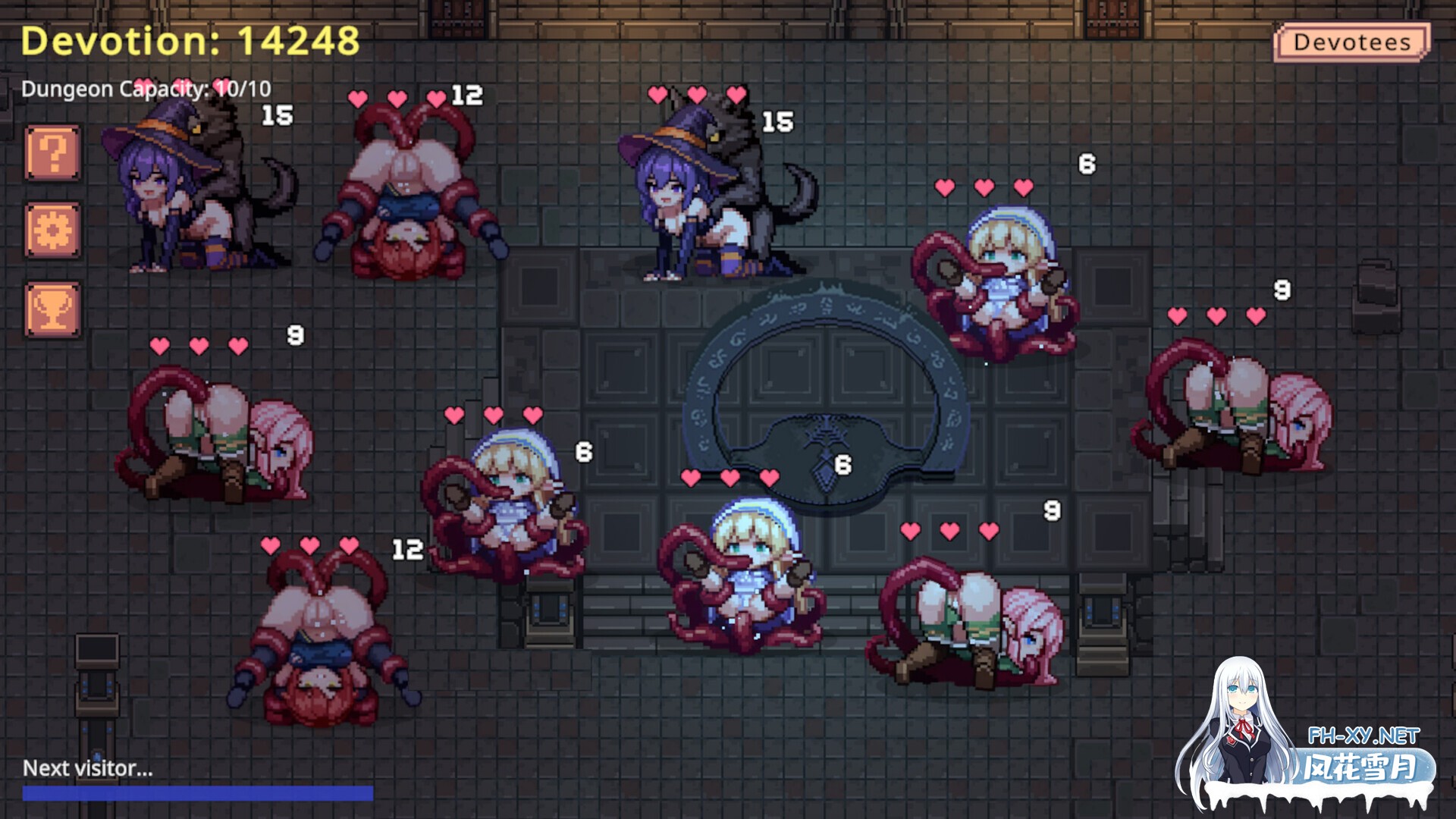Open settings with the gear icon

coord(52,229)
